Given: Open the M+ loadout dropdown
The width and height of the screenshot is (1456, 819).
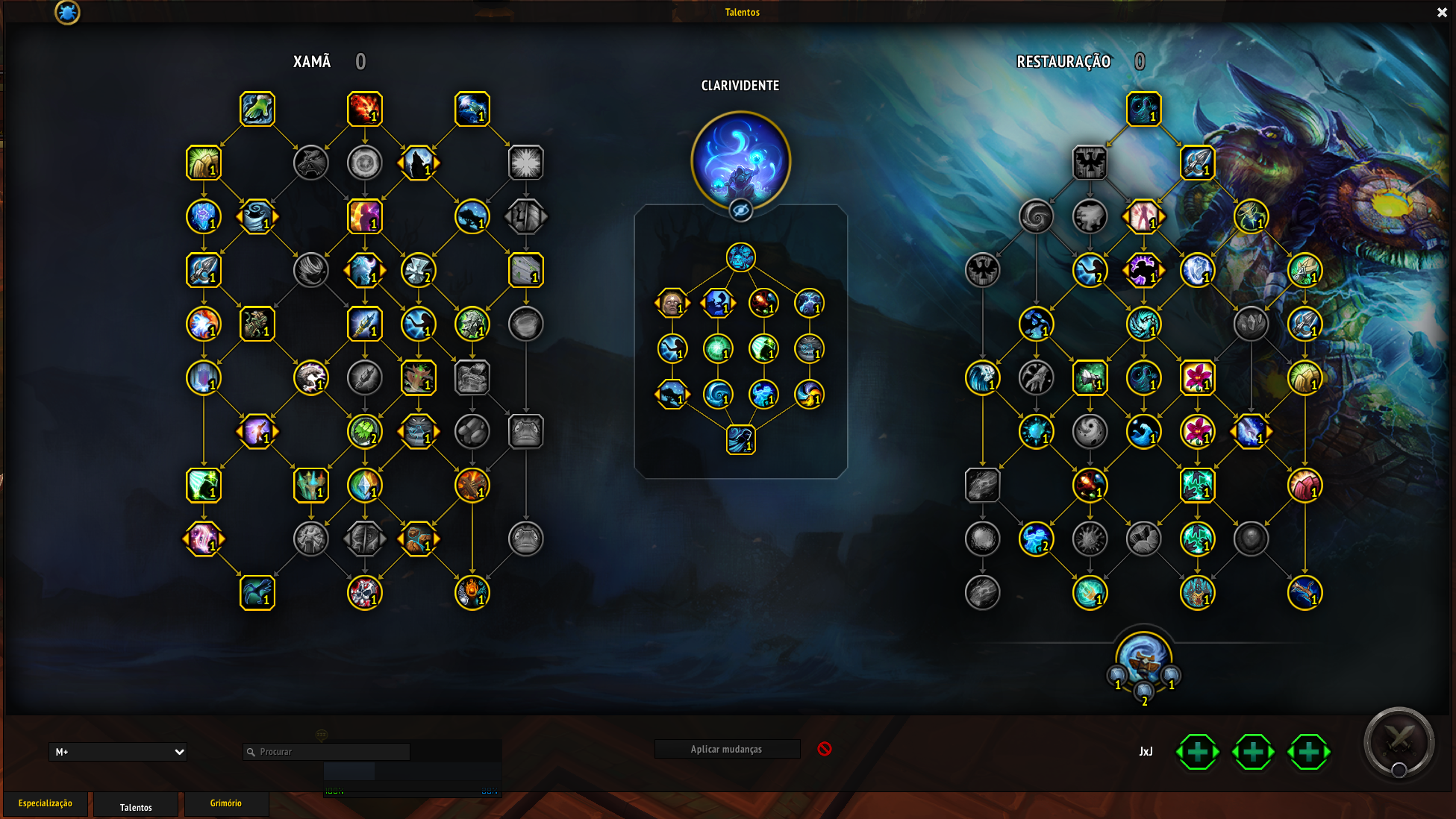Looking at the screenshot, I should pyautogui.click(x=118, y=752).
